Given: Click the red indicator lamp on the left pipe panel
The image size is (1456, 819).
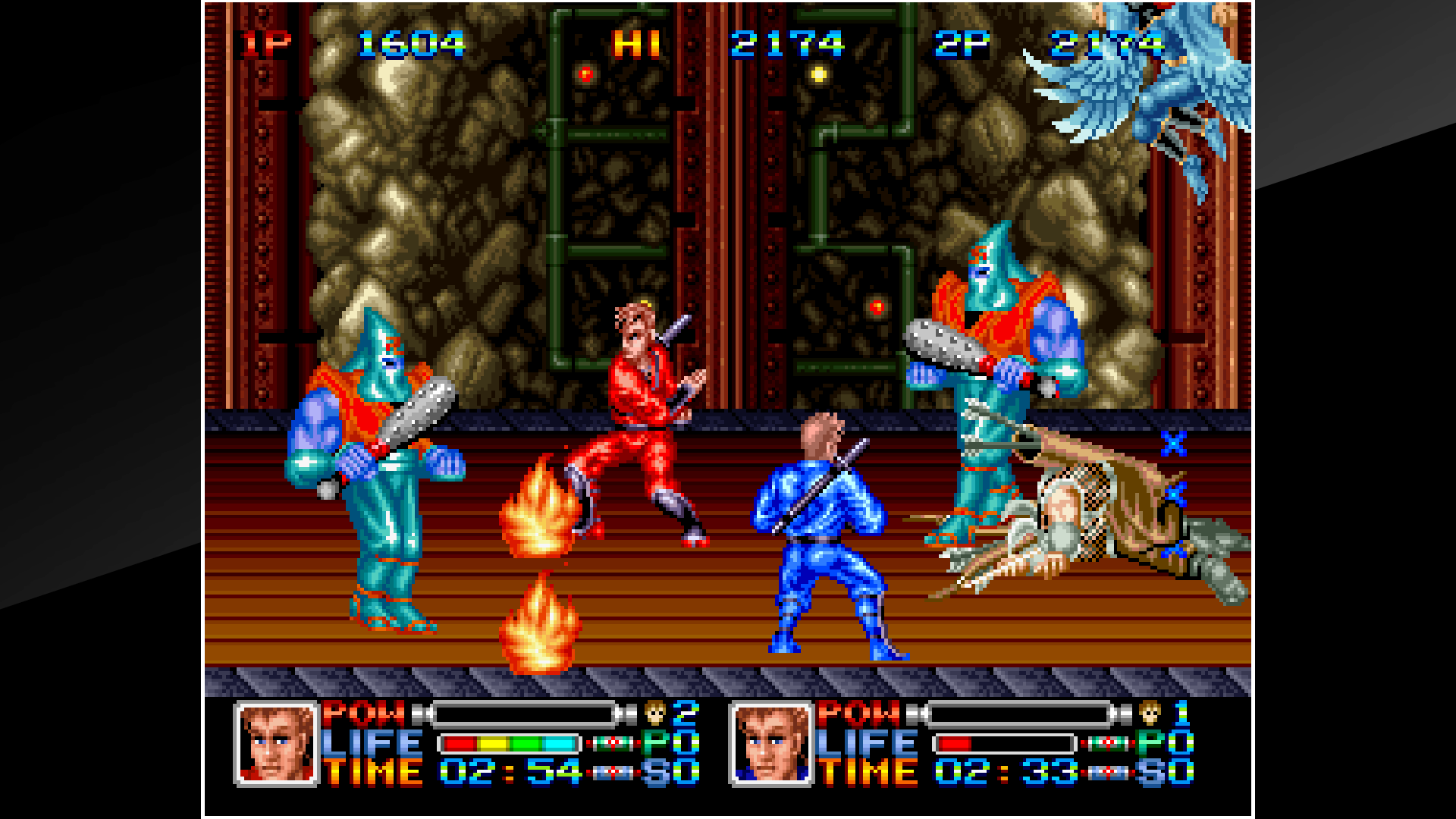Looking at the screenshot, I should click(586, 74).
